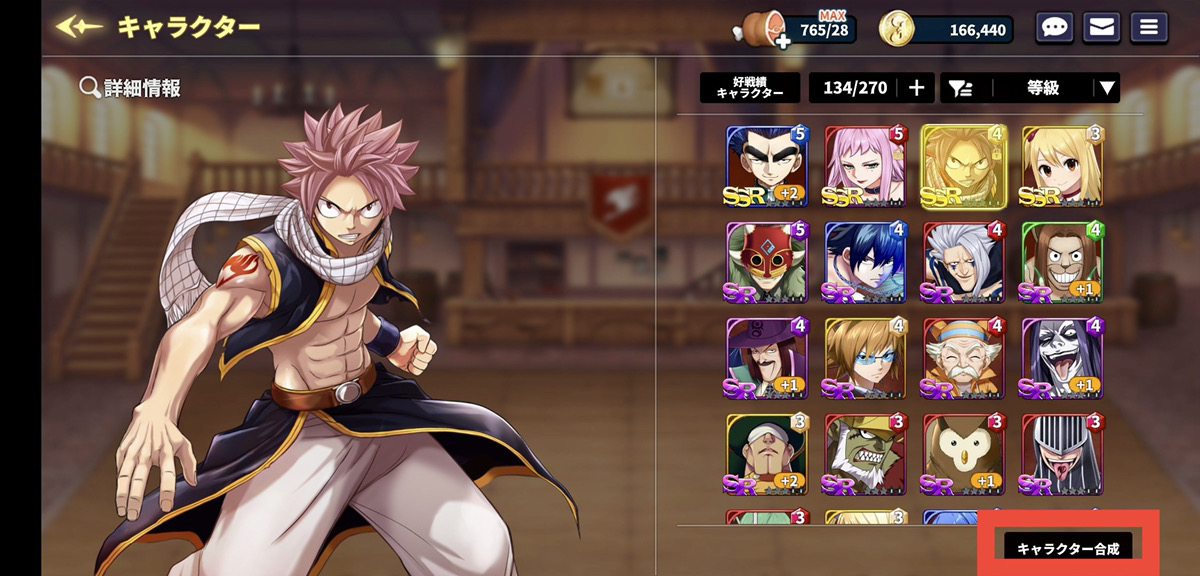The width and height of the screenshot is (1200, 576).
Task: Expand character capacity with plus button
Action: tap(916, 88)
